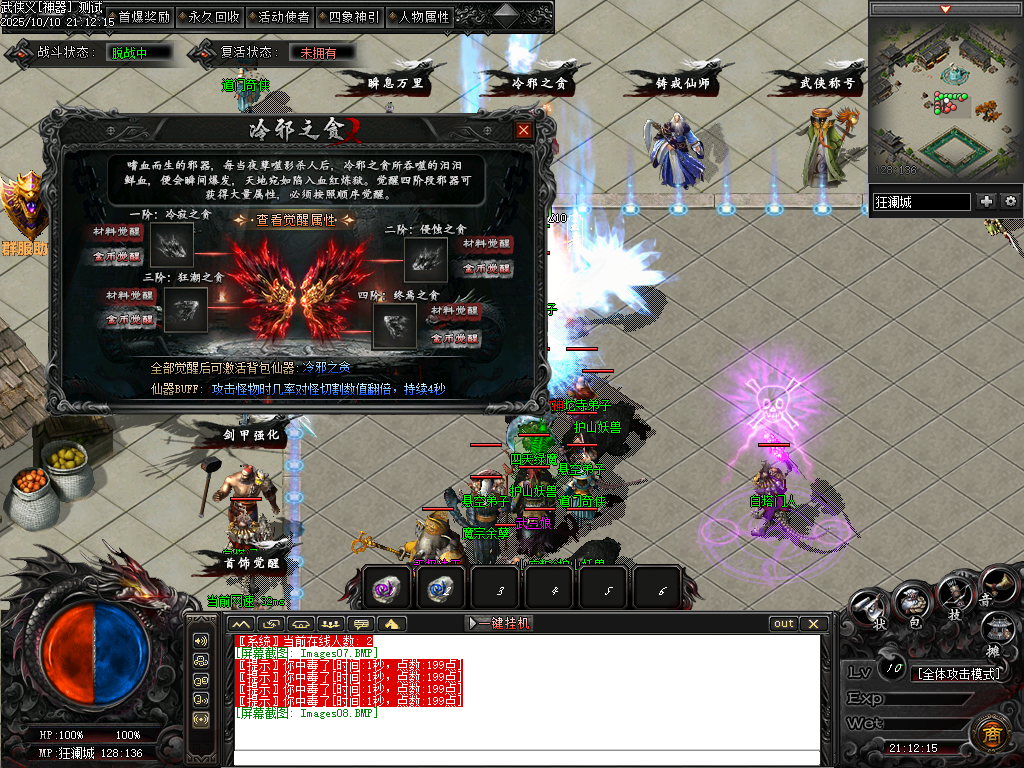Click the plus button beside 狂澜城
Viewport: 1024px width, 768px height.
tap(986, 202)
